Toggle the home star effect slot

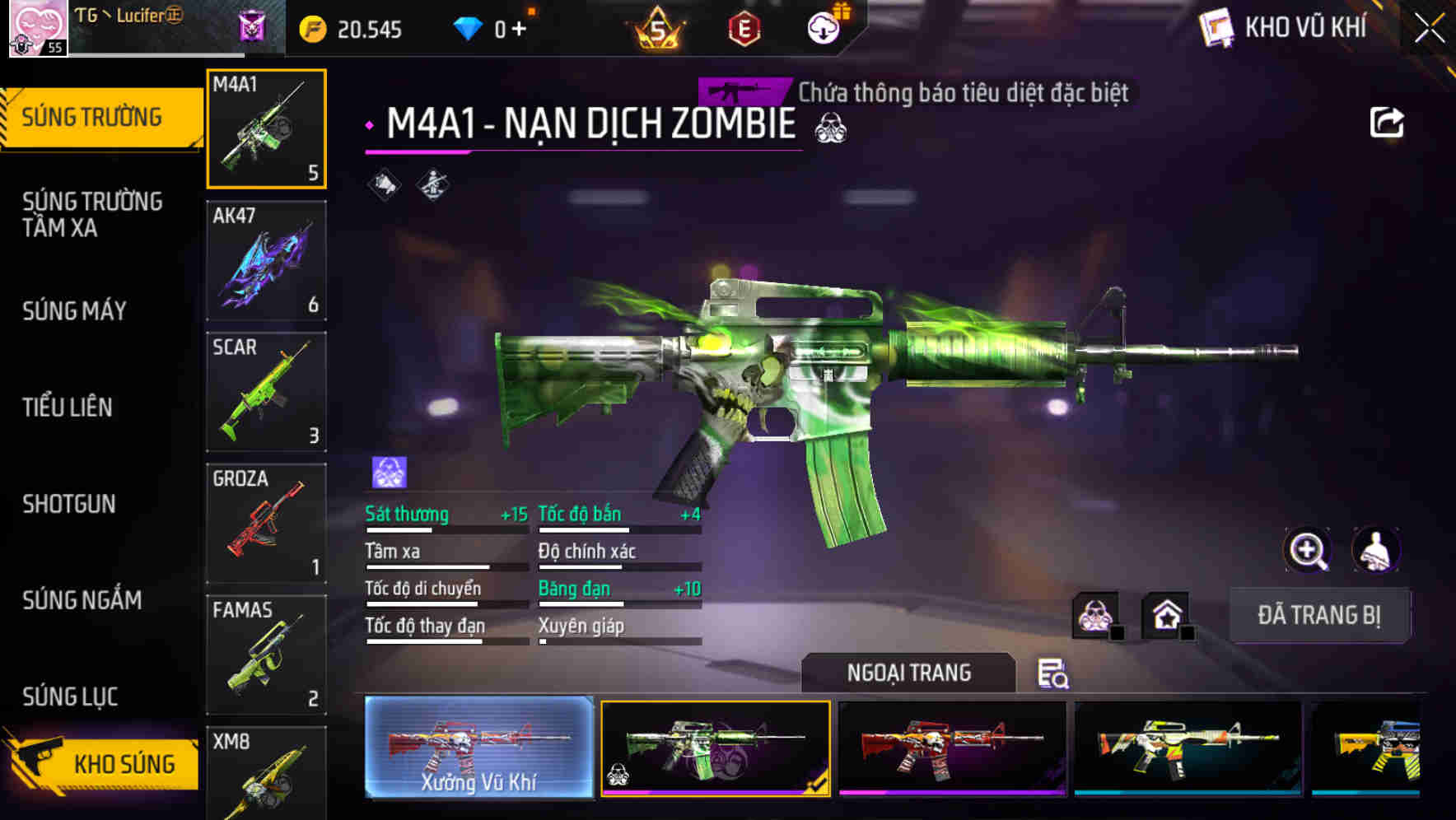1165,613
